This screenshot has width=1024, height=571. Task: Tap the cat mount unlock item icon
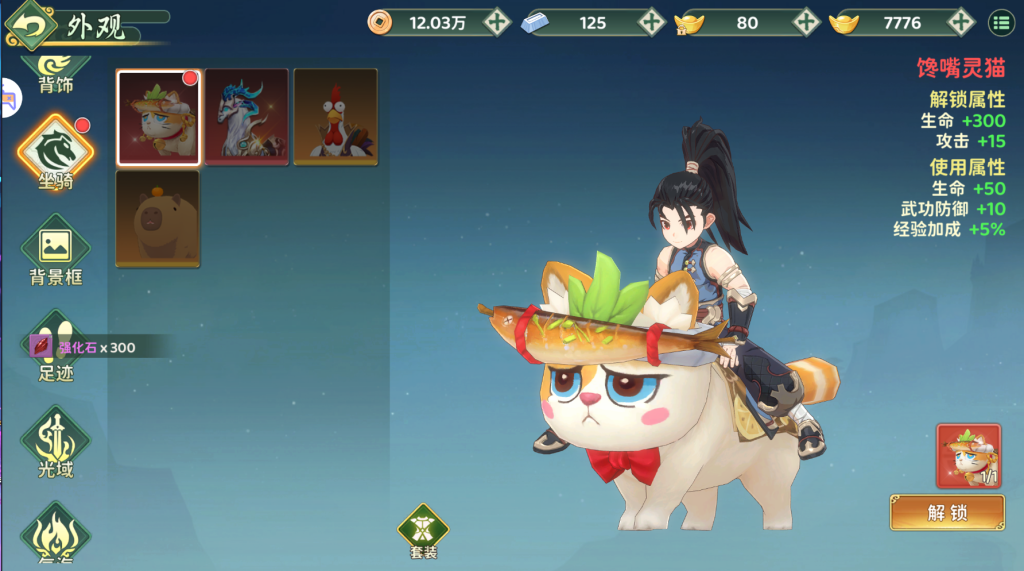coord(968,456)
